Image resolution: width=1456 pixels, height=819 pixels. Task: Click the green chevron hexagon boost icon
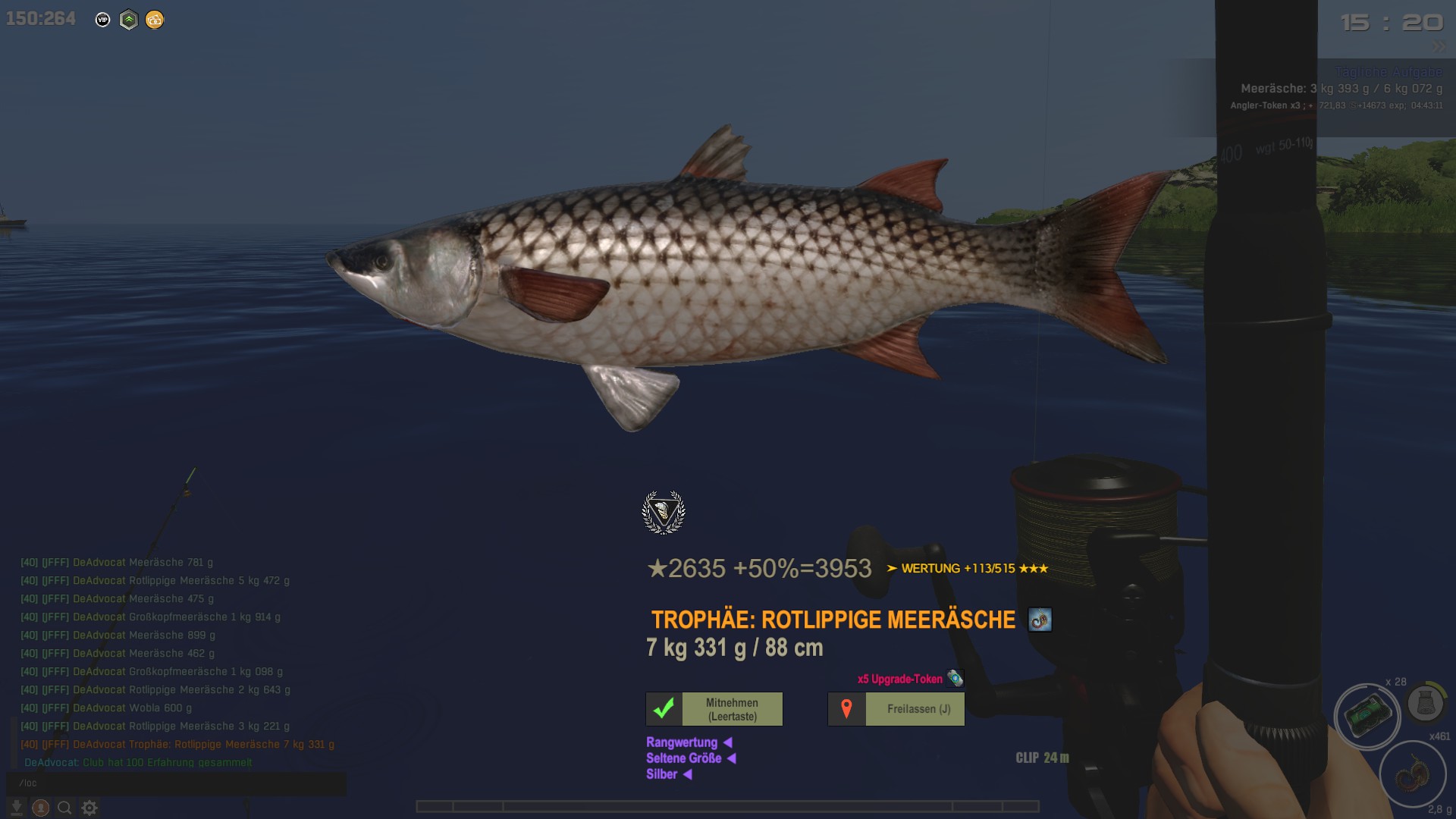129,20
